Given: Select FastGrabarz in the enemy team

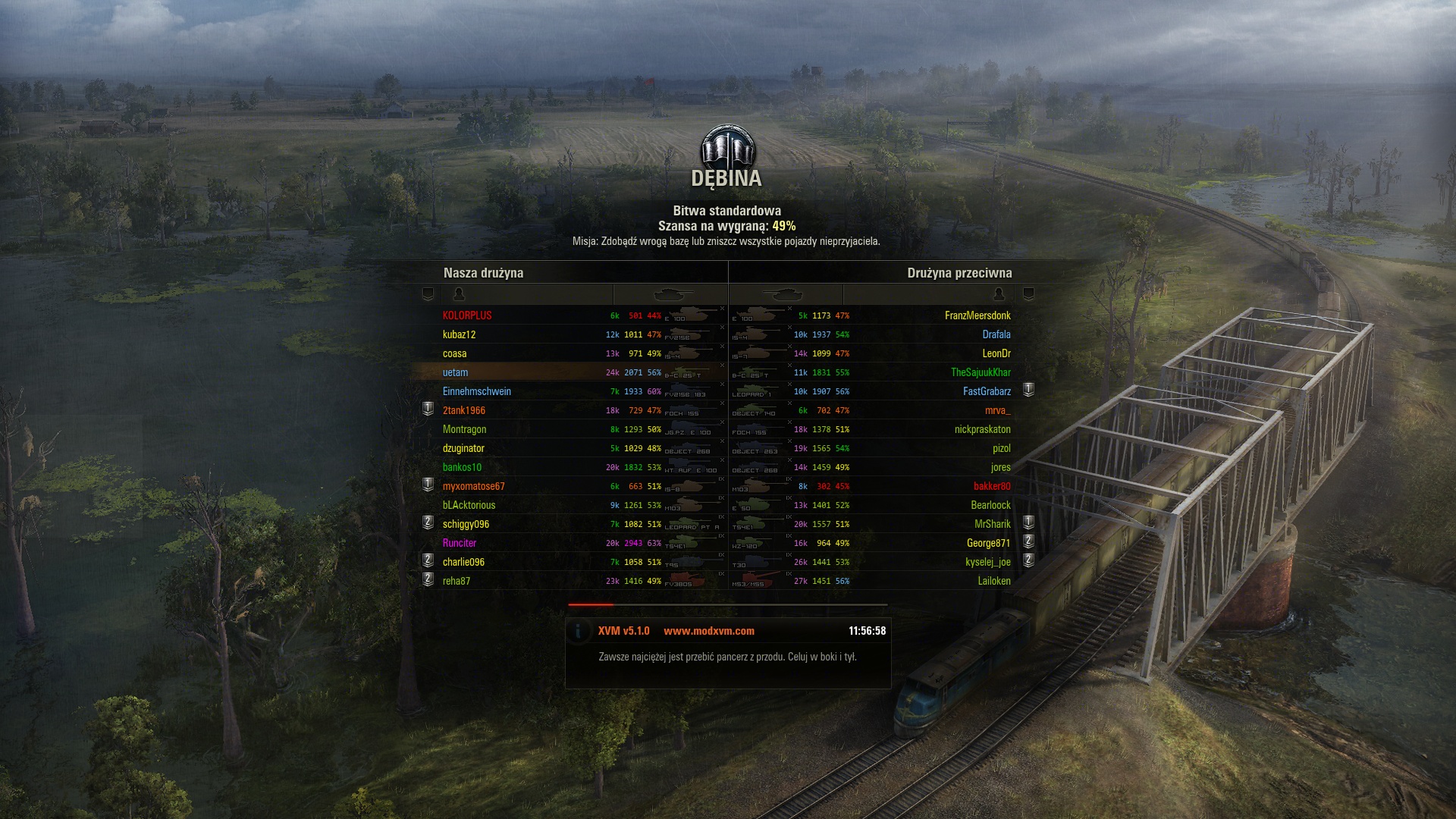Looking at the screenshot, I should [987, 391].
